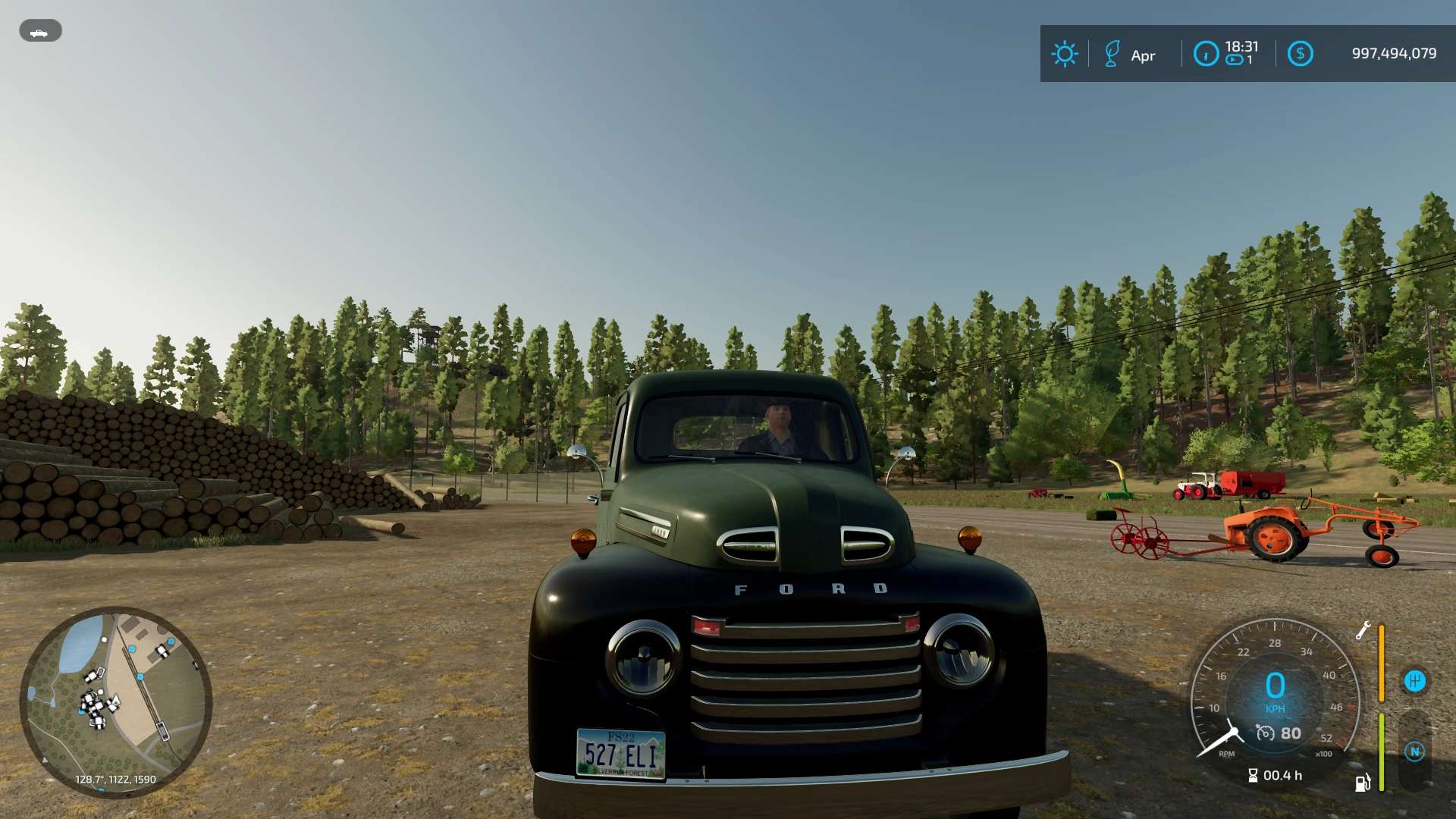Click the game clock icon
The height and width of the screenshot is (819, 1456).
[x=1206, y=54]
